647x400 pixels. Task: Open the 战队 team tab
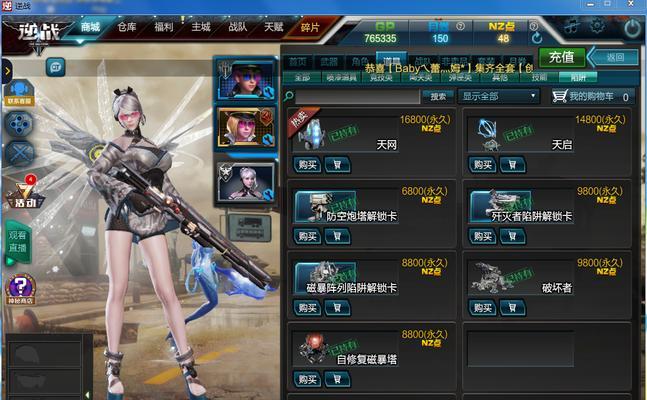point(238,27)
